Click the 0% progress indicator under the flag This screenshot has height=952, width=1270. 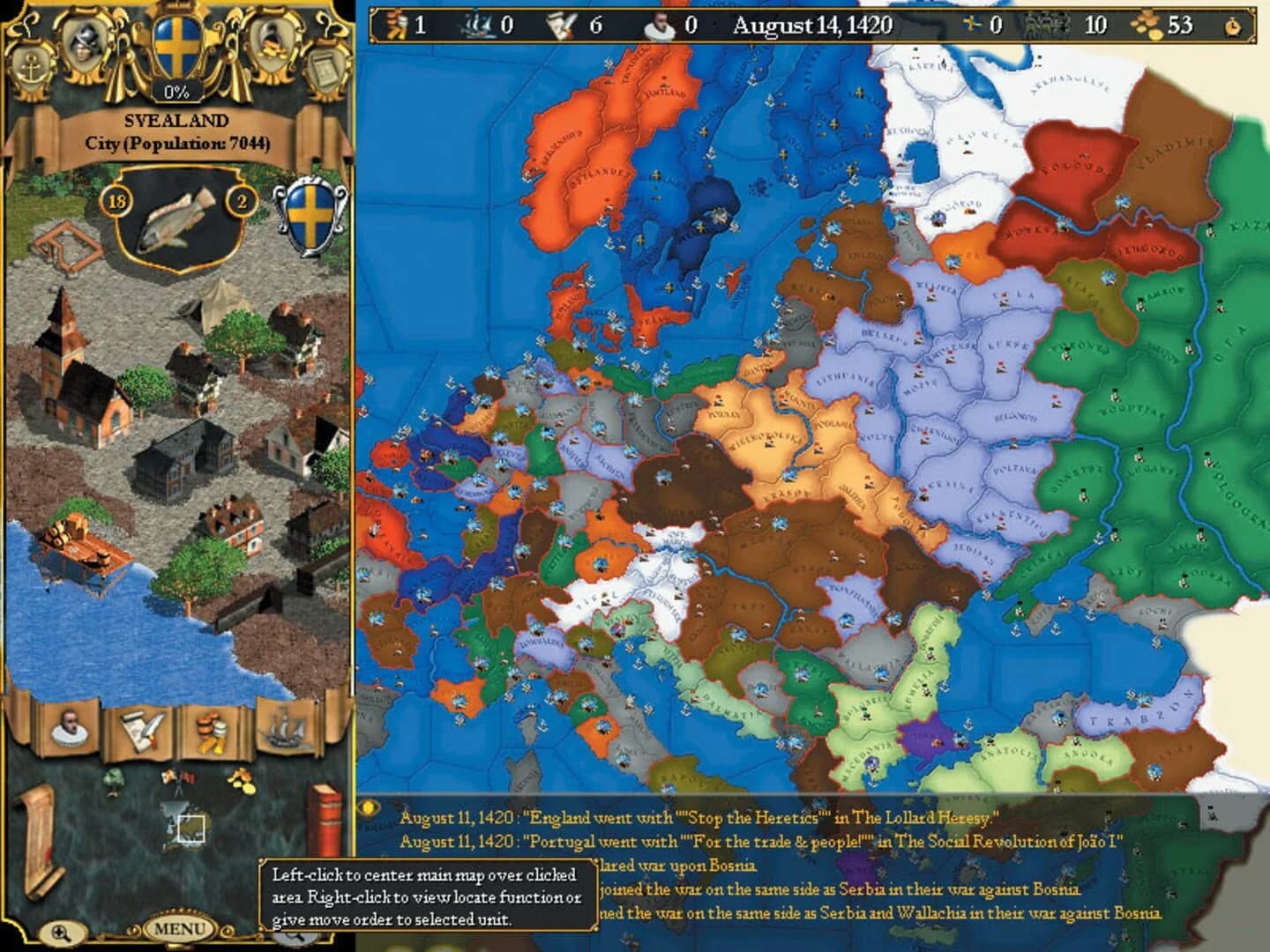point(176,88)
